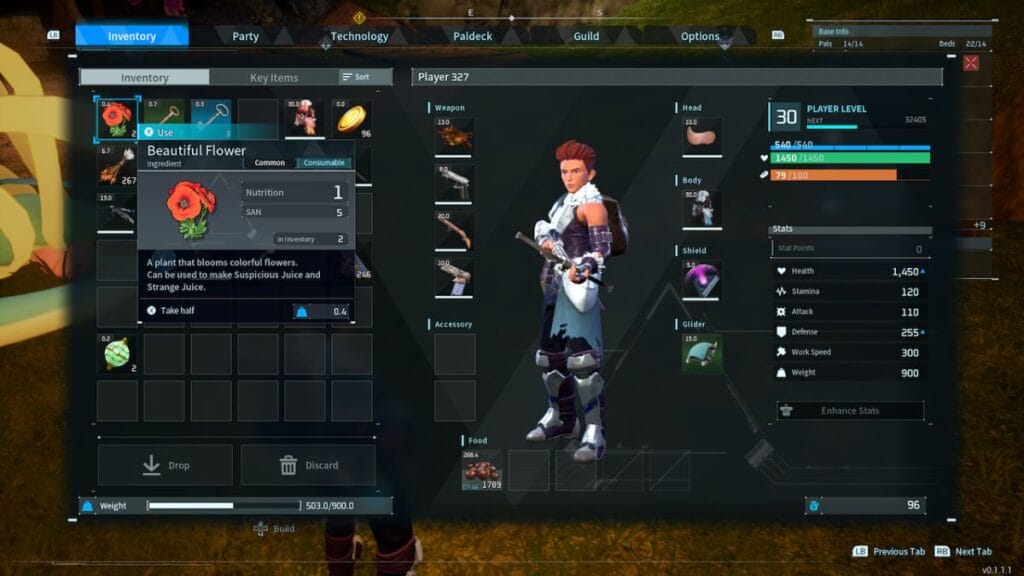
Task: Select the green striped orb item slot
Action: (x=117, y=354)
